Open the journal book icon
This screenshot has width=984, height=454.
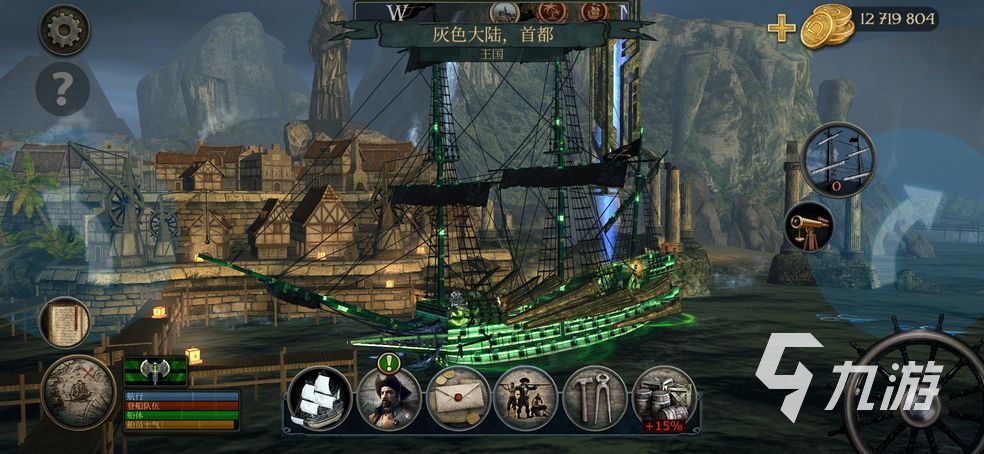click(x=65, y=322)
